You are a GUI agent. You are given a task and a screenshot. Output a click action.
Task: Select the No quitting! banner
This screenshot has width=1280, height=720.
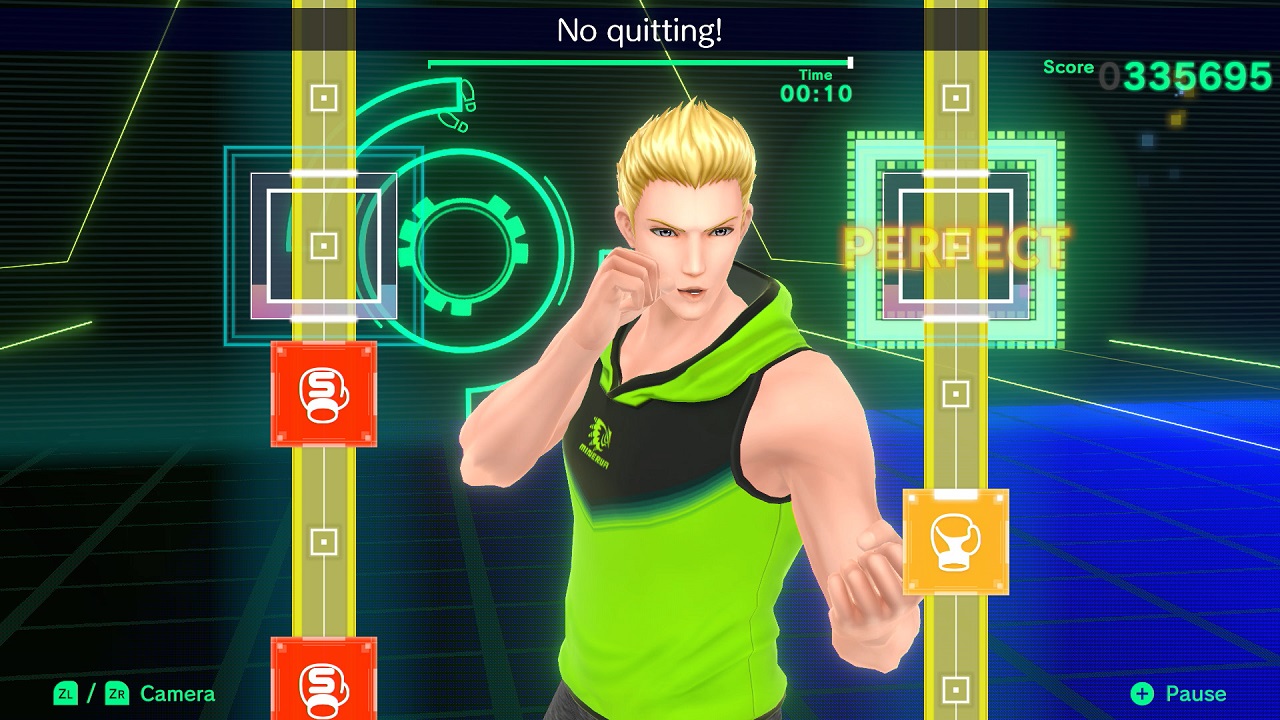coord(640,30)
